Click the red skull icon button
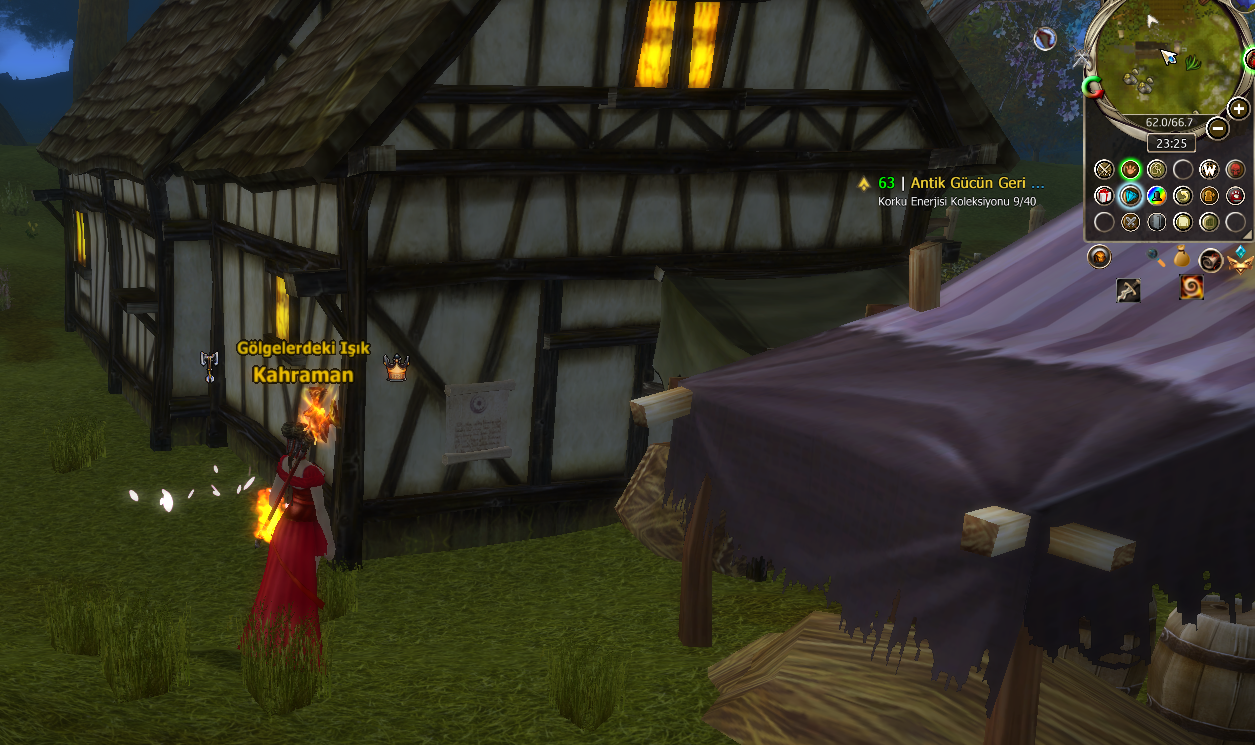The image size is (1255, 745). click(x=1235, y=169)
